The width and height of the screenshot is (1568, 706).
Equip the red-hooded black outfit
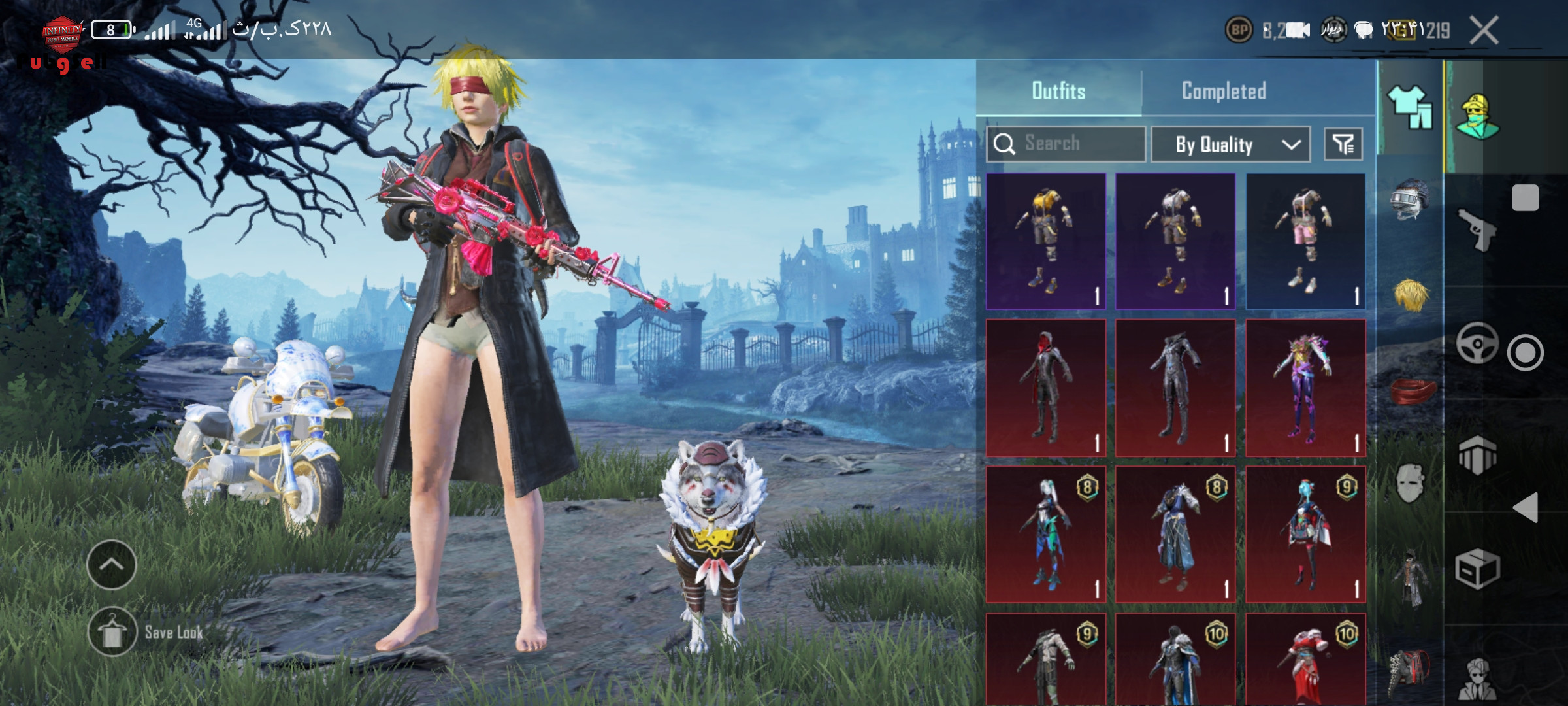tap(1045, 388)
